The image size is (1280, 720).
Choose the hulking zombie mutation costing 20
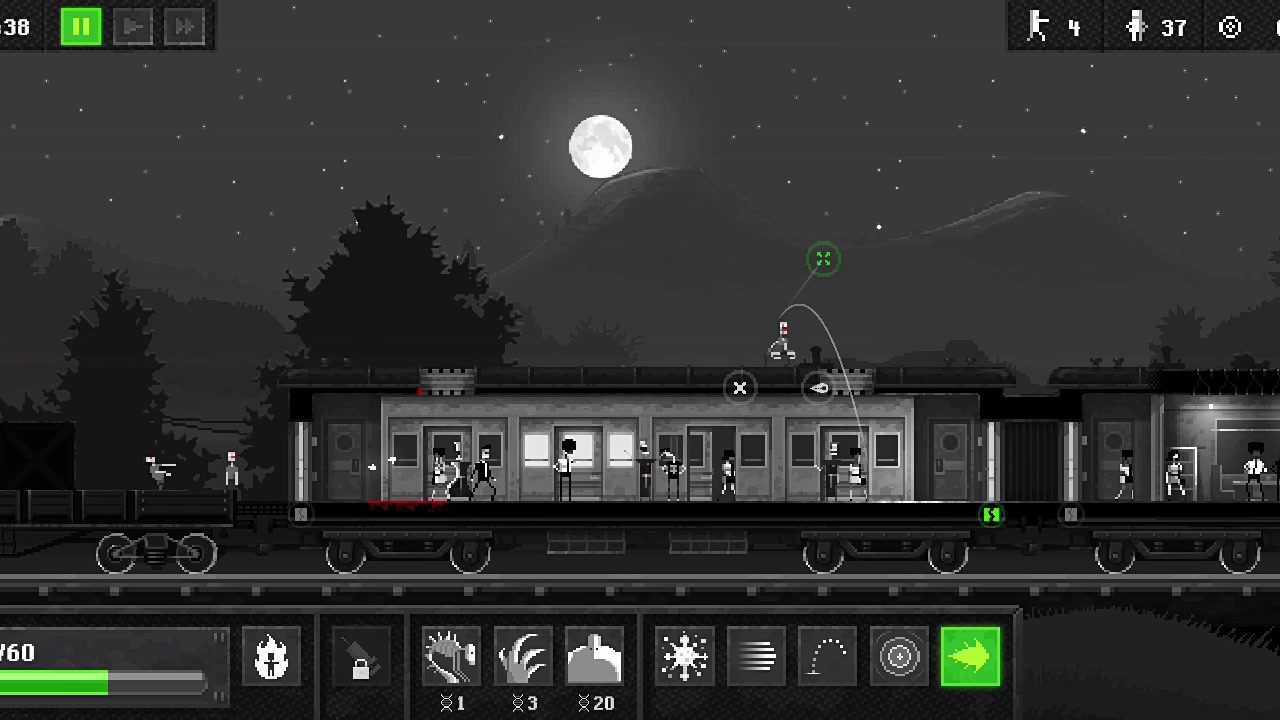(595, 657)
